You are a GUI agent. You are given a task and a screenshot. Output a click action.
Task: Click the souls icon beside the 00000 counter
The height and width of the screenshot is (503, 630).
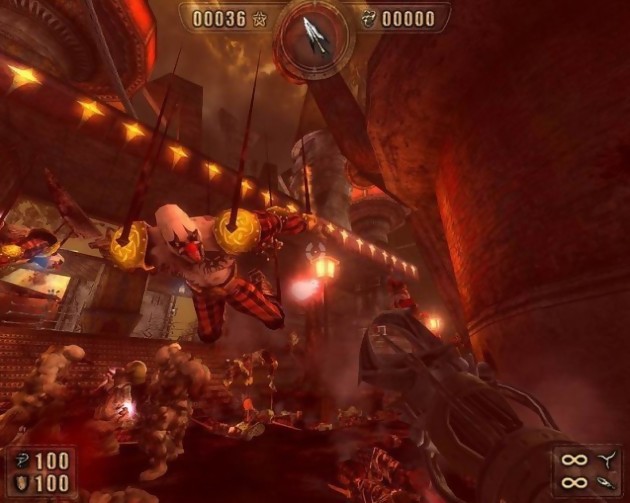tap(367, 18)
